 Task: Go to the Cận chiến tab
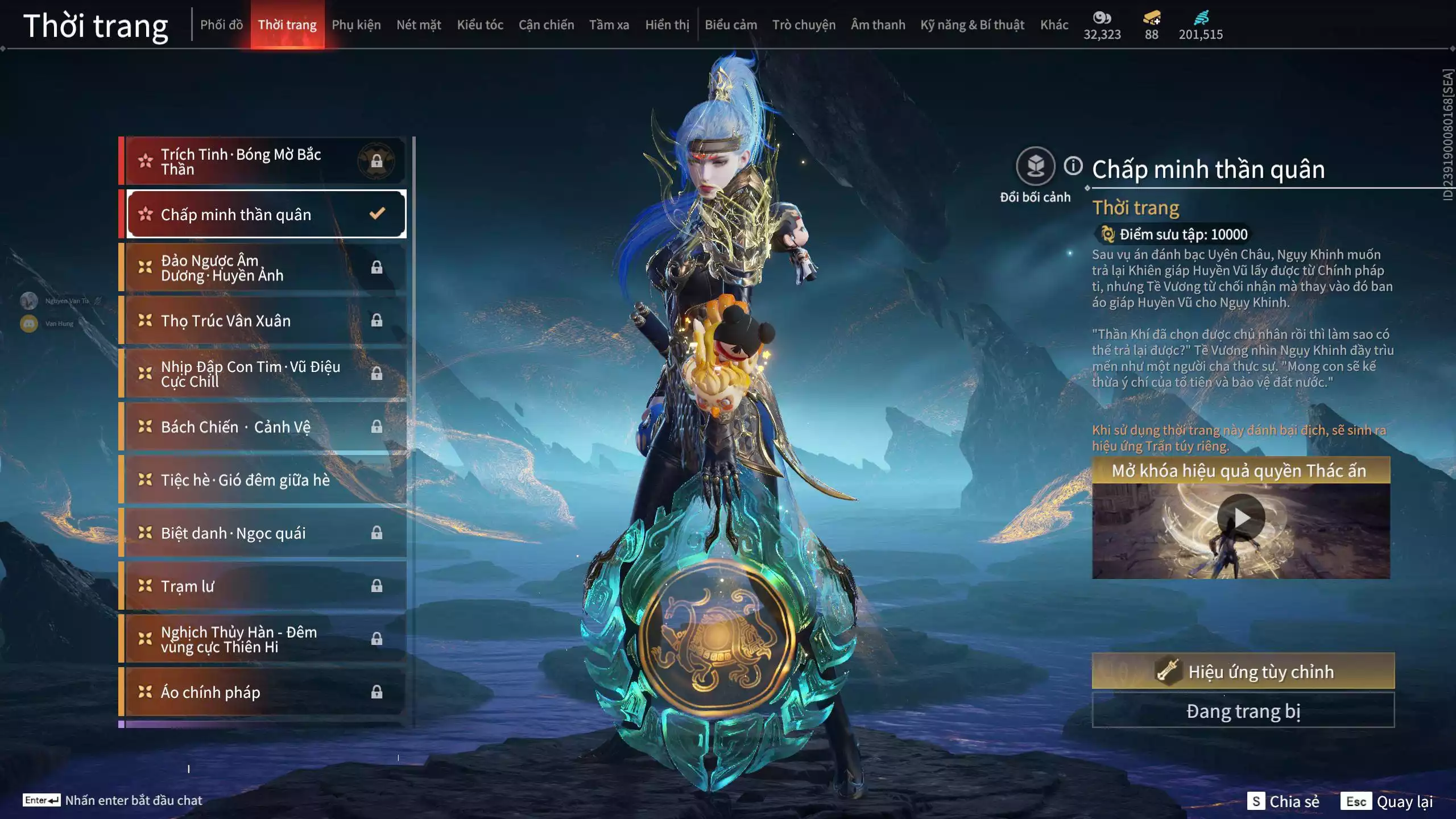click(546, 25)
